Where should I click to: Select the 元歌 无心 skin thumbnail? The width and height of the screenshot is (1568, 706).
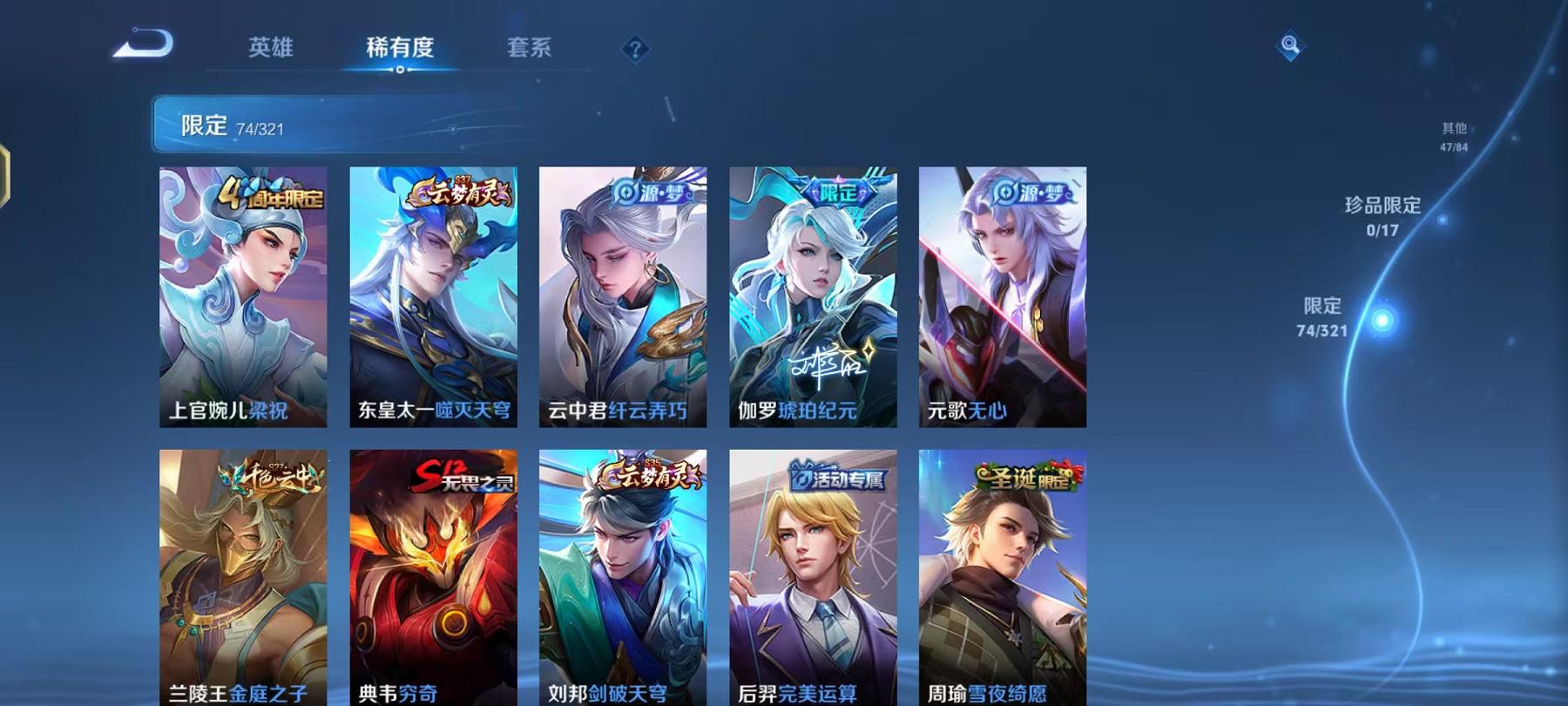pos(1002,296)
